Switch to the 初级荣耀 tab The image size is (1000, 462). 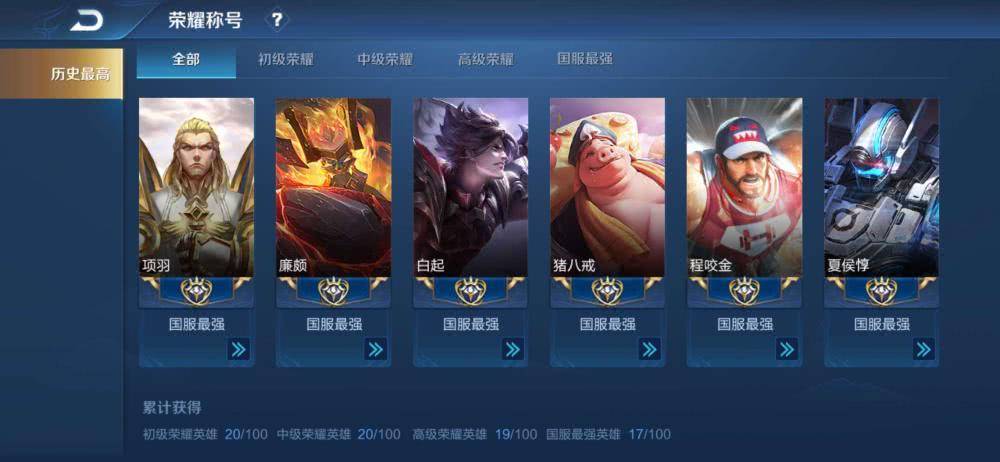click(x=286, y=59)
